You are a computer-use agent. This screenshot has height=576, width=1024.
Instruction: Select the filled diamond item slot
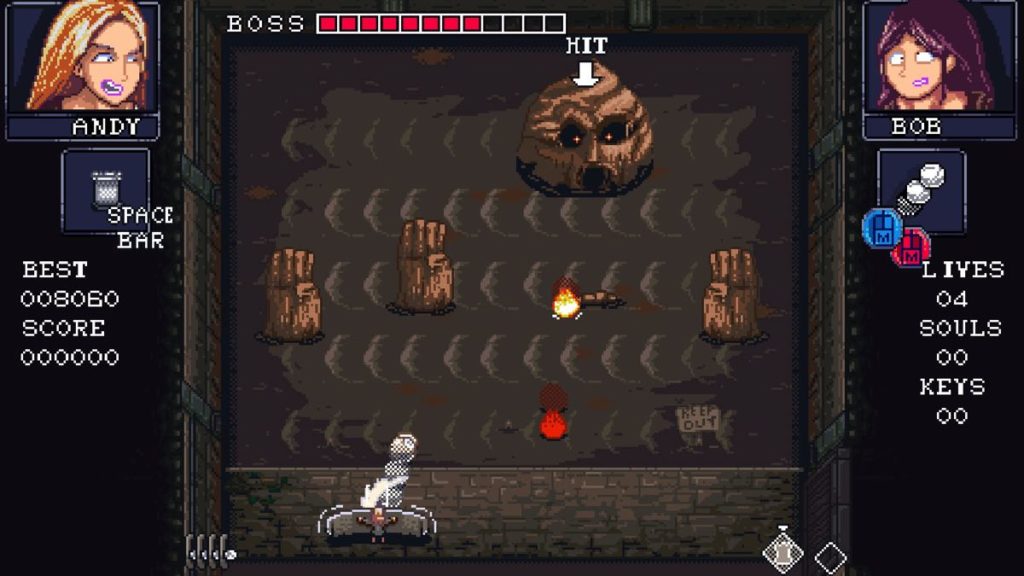coord(783,552)
